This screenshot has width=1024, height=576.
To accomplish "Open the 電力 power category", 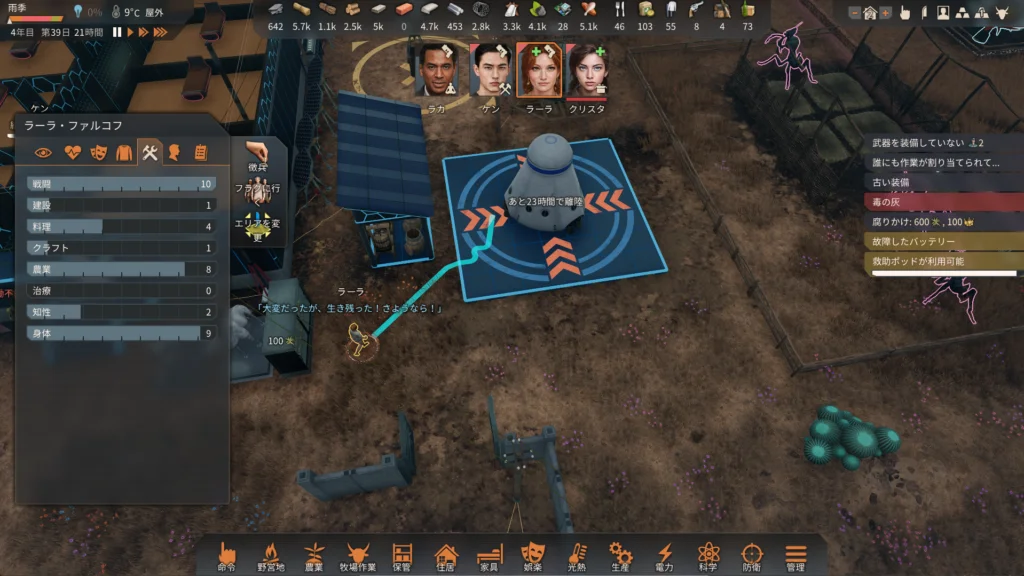I will coord(664,555).
